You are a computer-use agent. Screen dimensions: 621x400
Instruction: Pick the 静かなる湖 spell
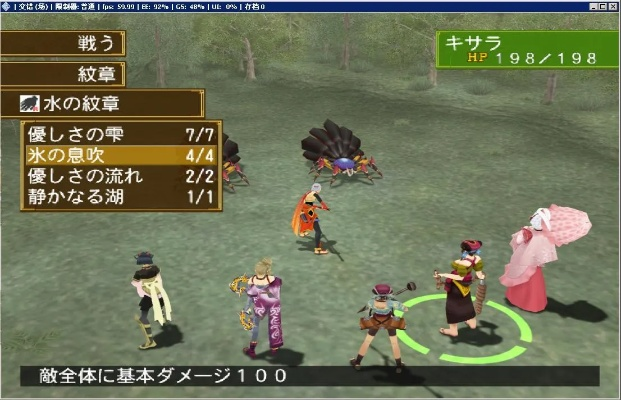121,197
